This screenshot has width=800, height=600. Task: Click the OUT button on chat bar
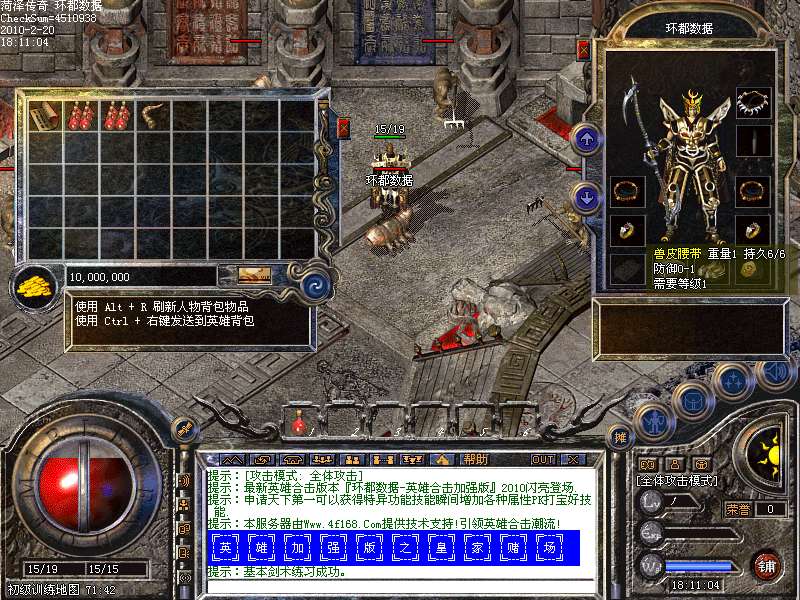pyautogui.click(x=543, y=459)
